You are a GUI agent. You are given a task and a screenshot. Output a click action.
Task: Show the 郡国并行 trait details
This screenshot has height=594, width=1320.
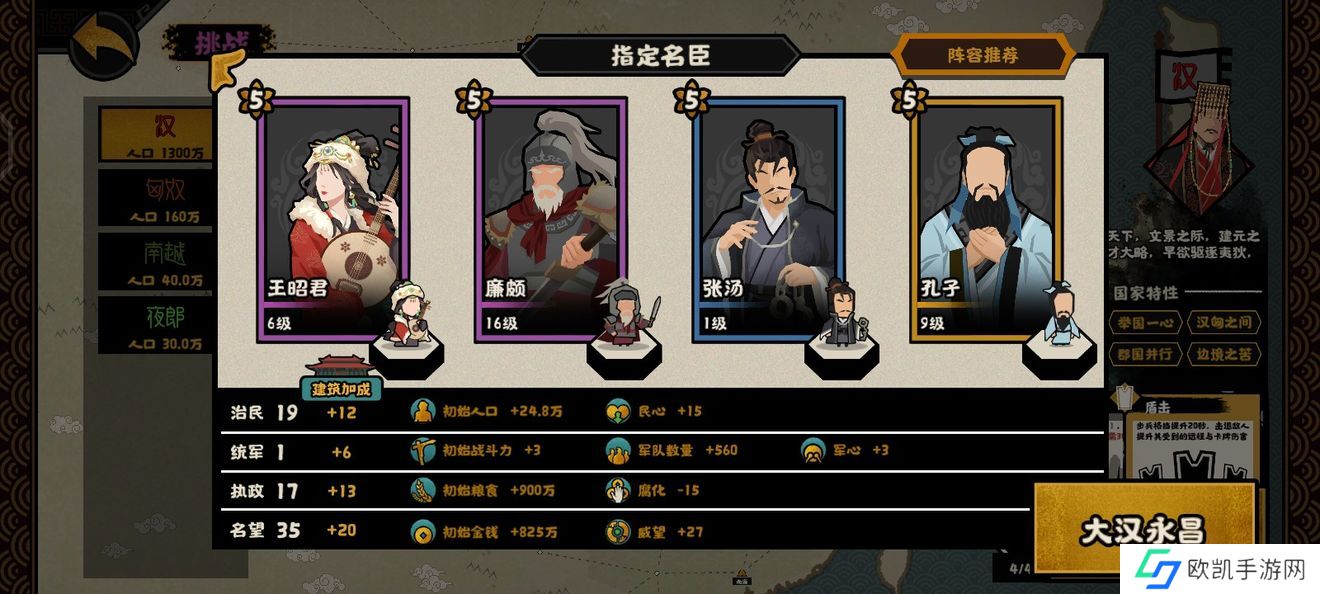(1144, 354)
